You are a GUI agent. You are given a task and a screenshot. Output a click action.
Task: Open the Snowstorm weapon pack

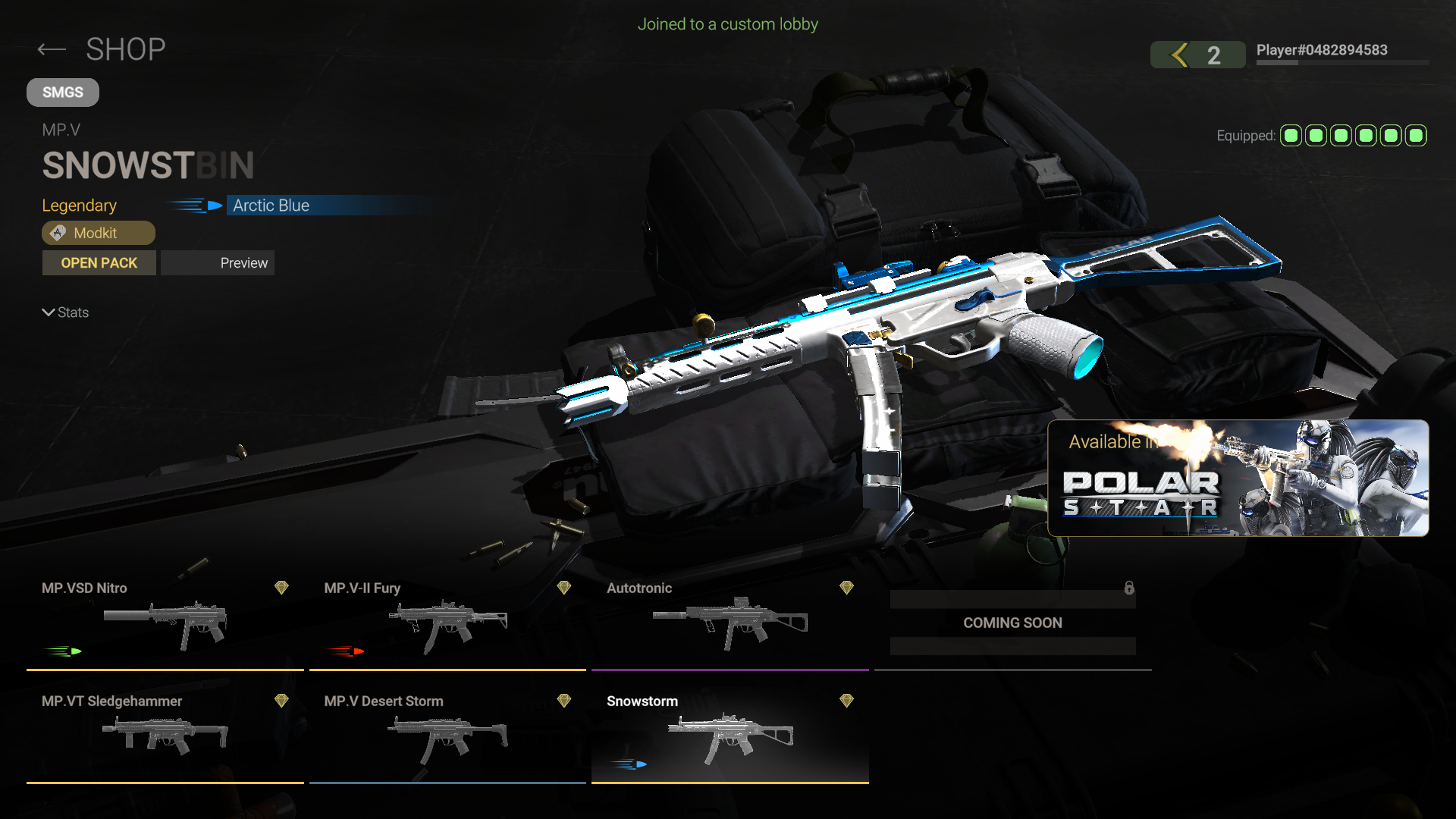pyautogui.click(x=99, y=263)
